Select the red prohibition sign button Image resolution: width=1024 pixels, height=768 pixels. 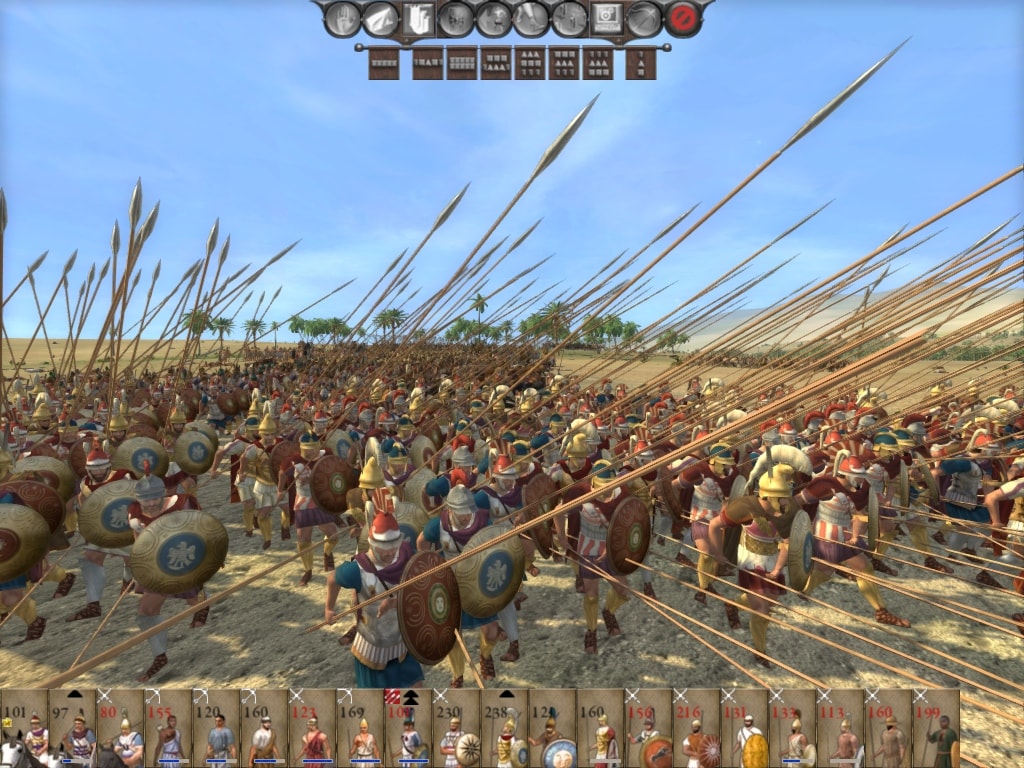(683, 18)
